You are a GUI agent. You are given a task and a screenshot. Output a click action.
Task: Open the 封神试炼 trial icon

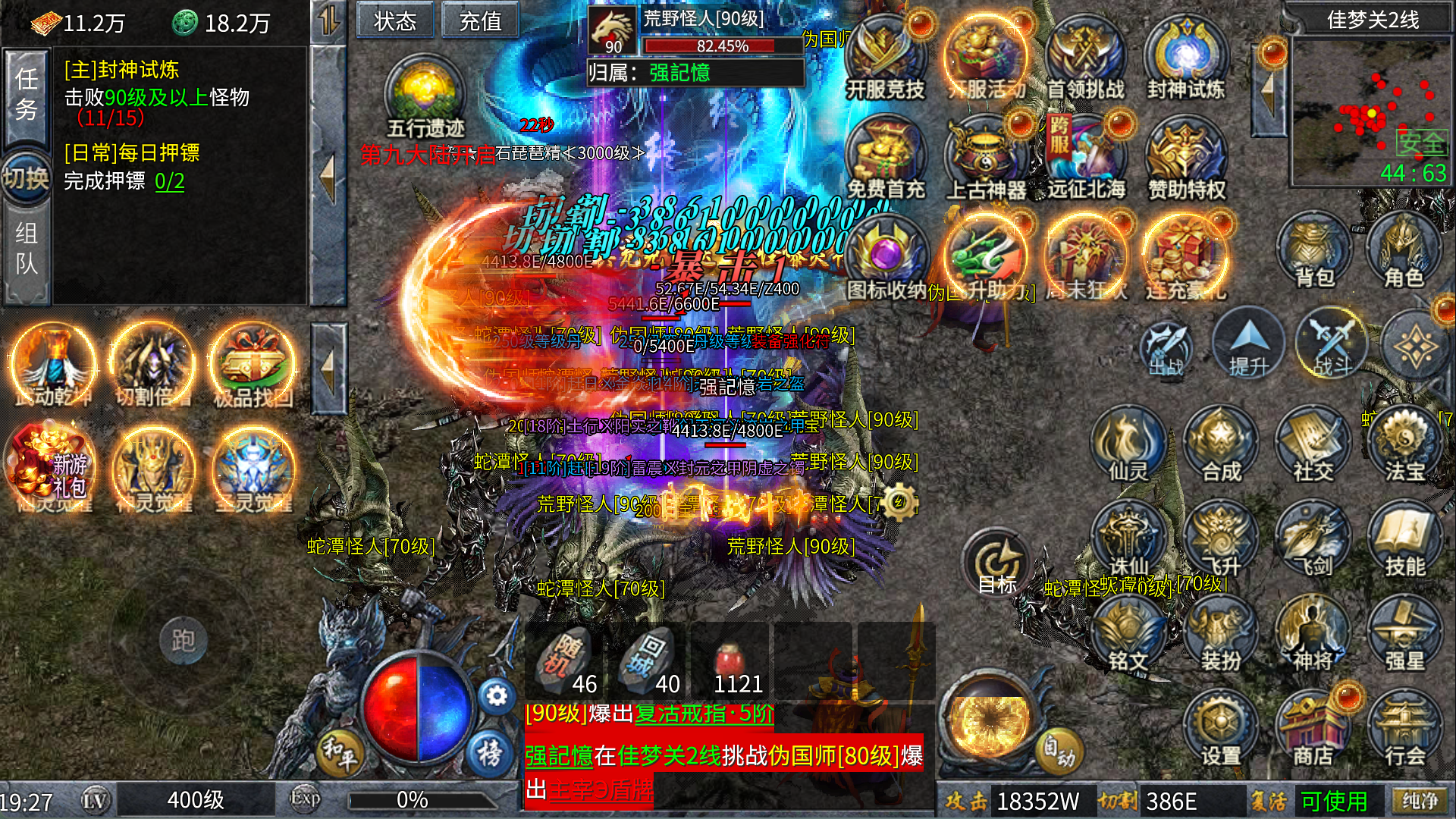click(1185, 59)
